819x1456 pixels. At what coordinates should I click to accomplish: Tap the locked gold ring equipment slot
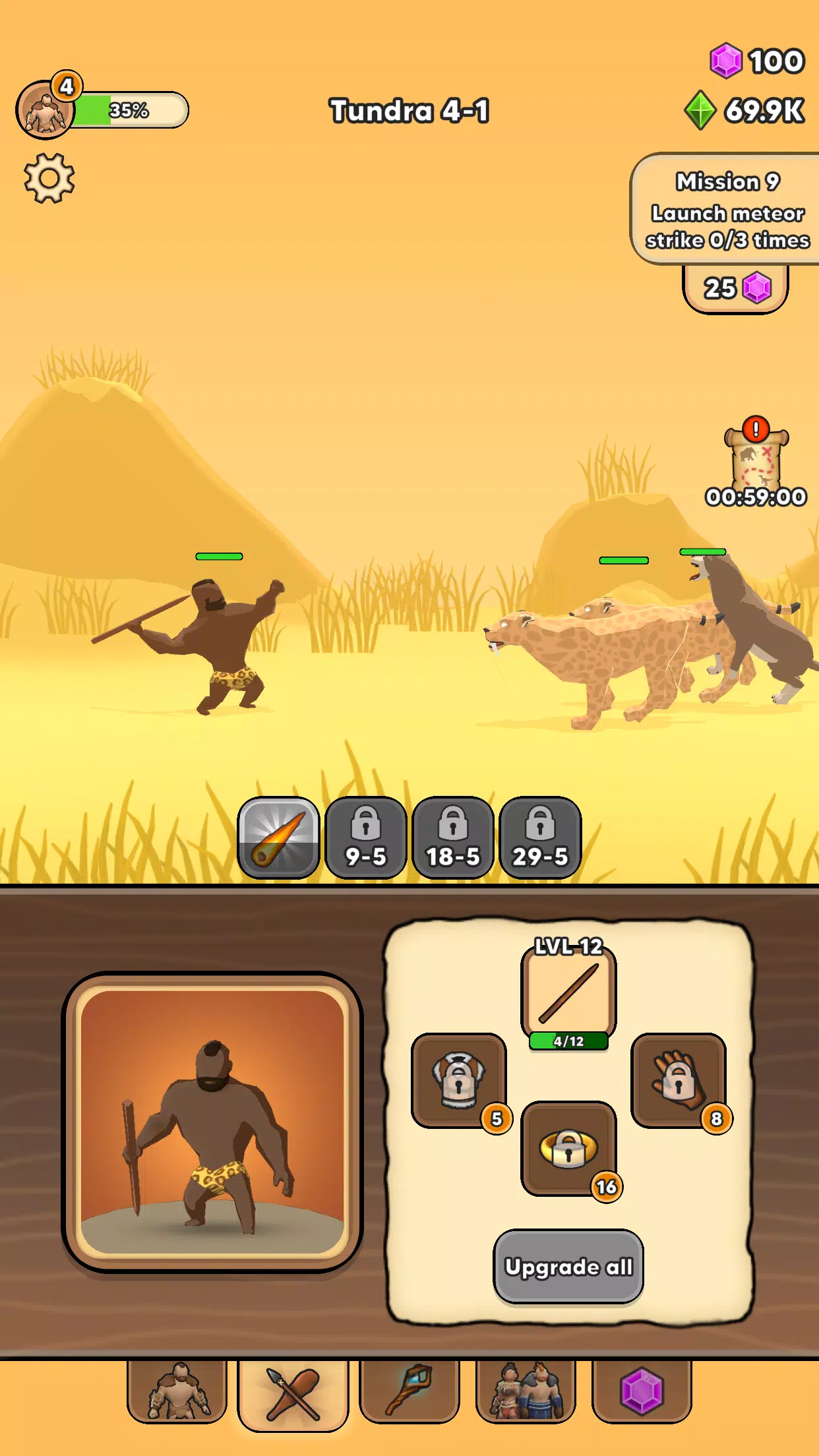tap(568, 1148)
